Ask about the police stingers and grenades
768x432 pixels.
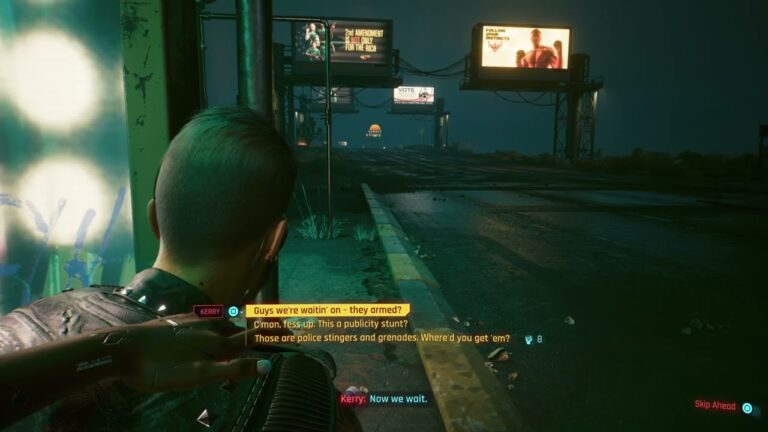pyautogui.click(x=382, y=339)
